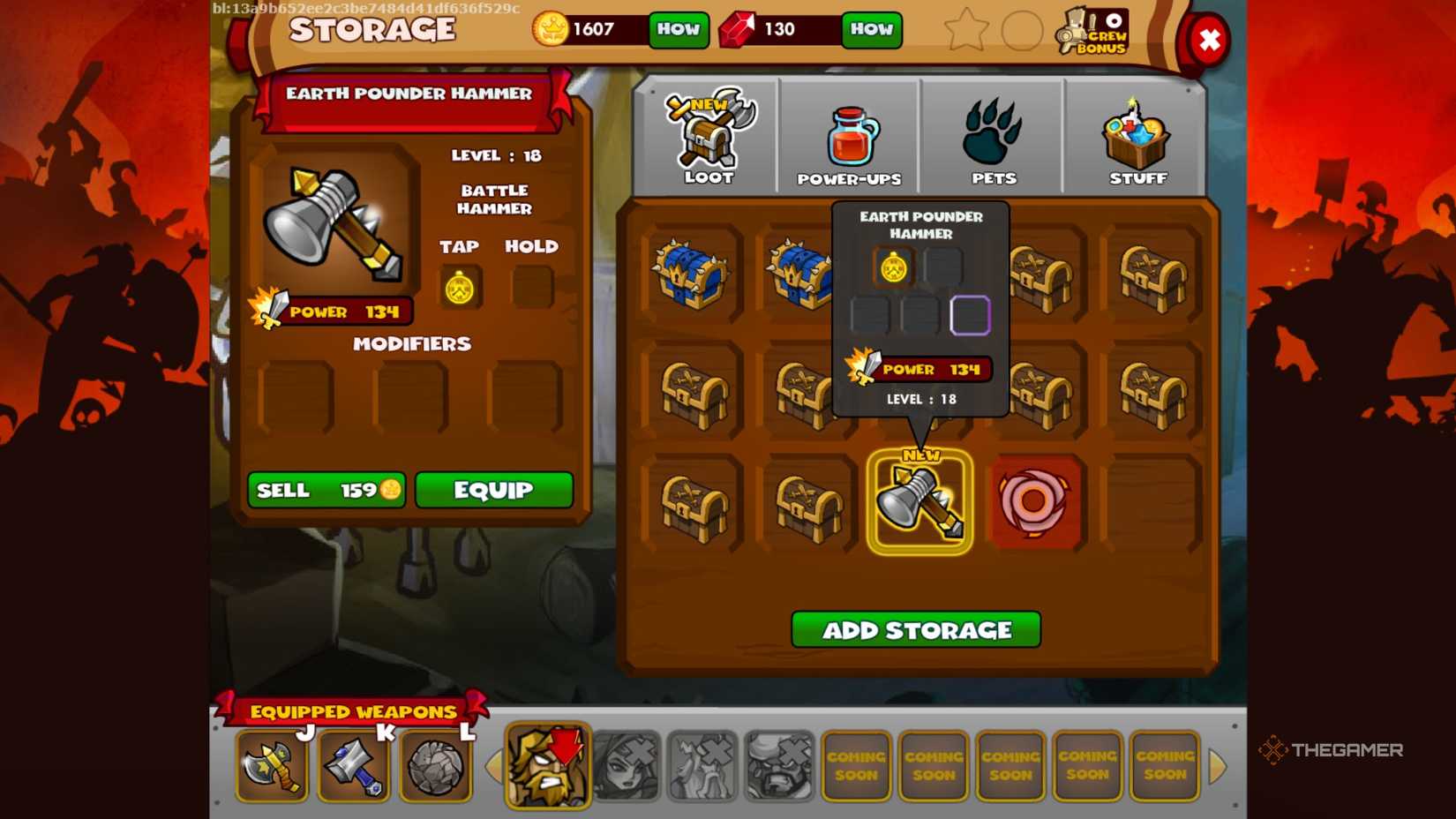Open the Loot tab icon
The height and width of the screenshot is (819, 1456).
706,137
